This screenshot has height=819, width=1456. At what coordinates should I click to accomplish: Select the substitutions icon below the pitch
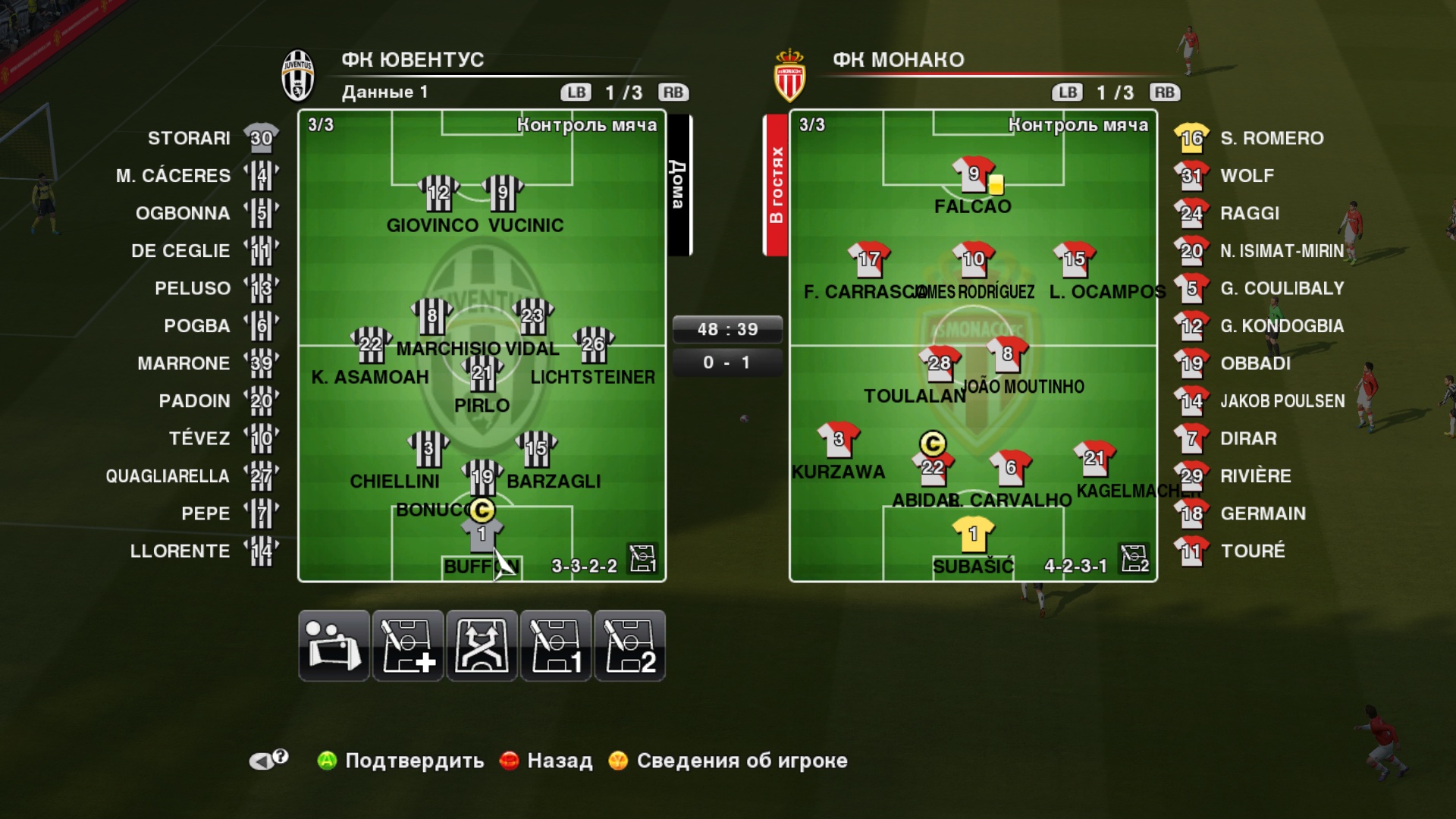pyautogui.click(x=334, y=645)
